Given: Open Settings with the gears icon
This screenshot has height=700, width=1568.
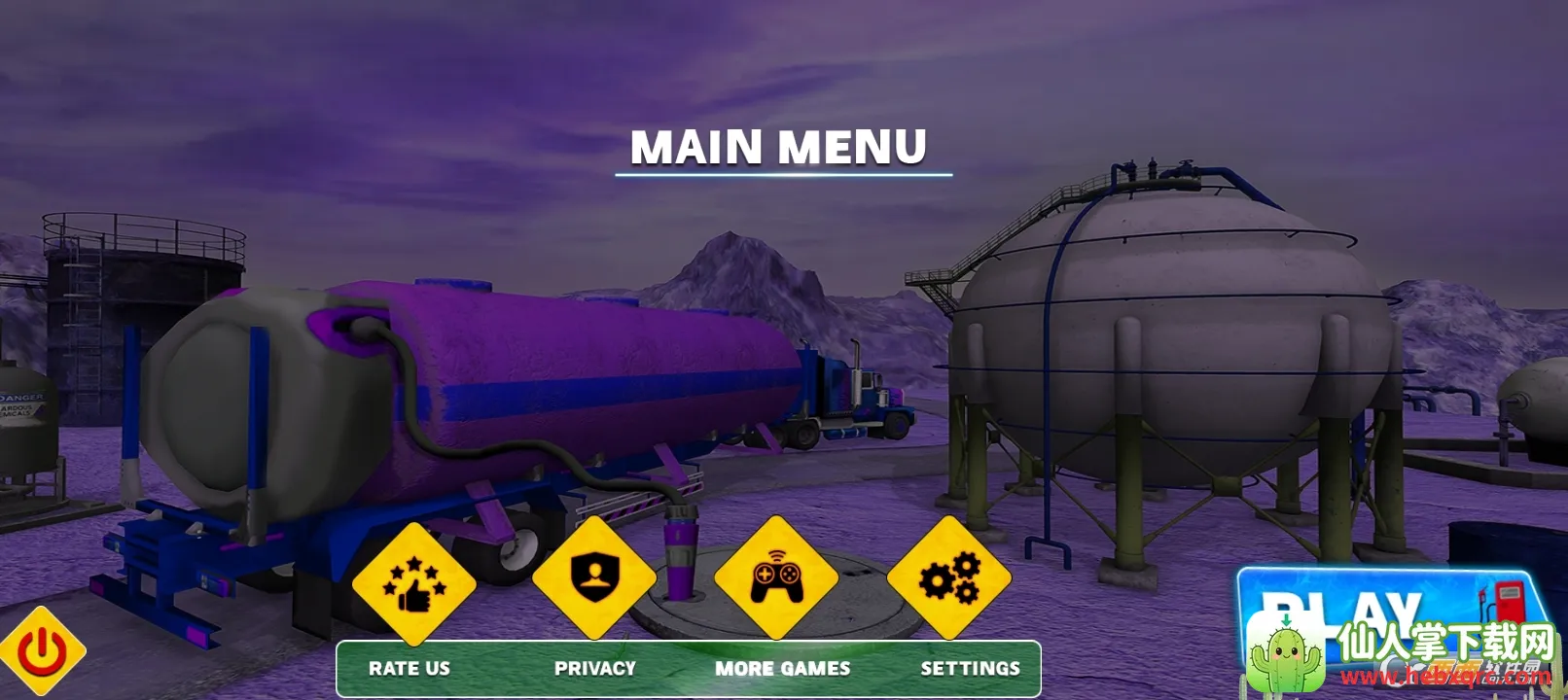Looking at the screenshot, I should click(x=949, y=577).
